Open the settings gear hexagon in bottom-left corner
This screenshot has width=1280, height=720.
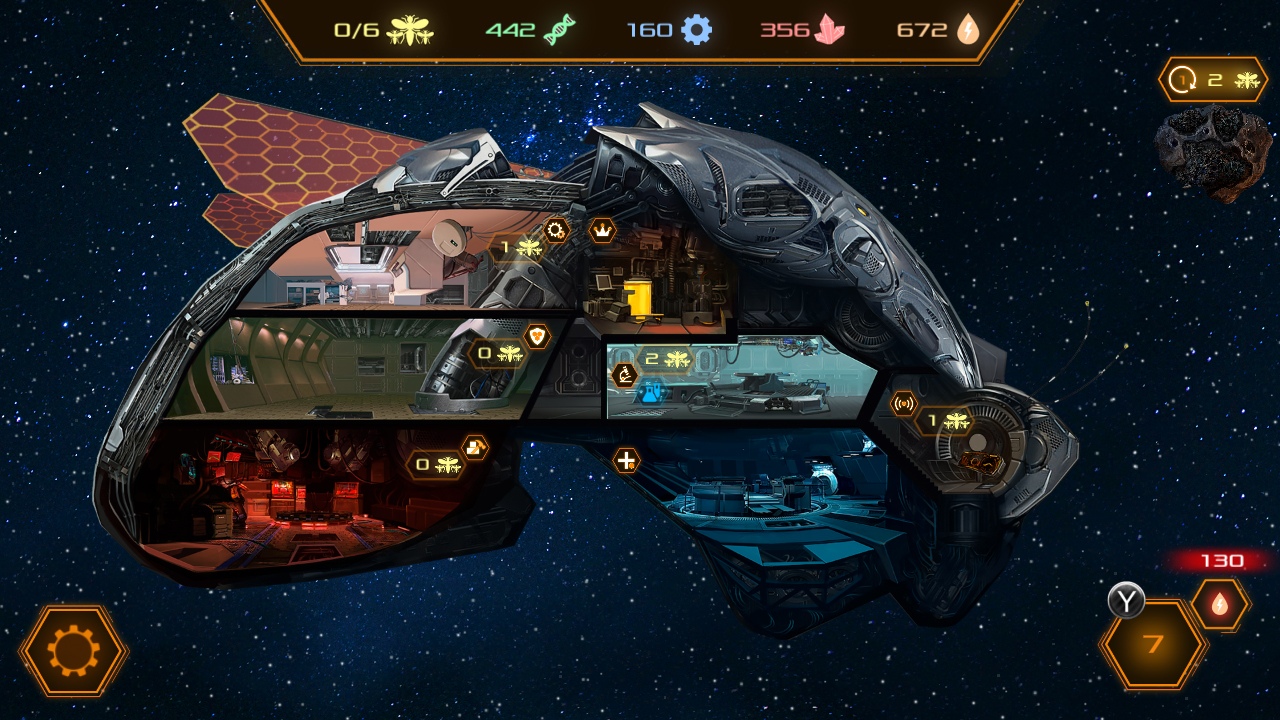tap(75, 651)
